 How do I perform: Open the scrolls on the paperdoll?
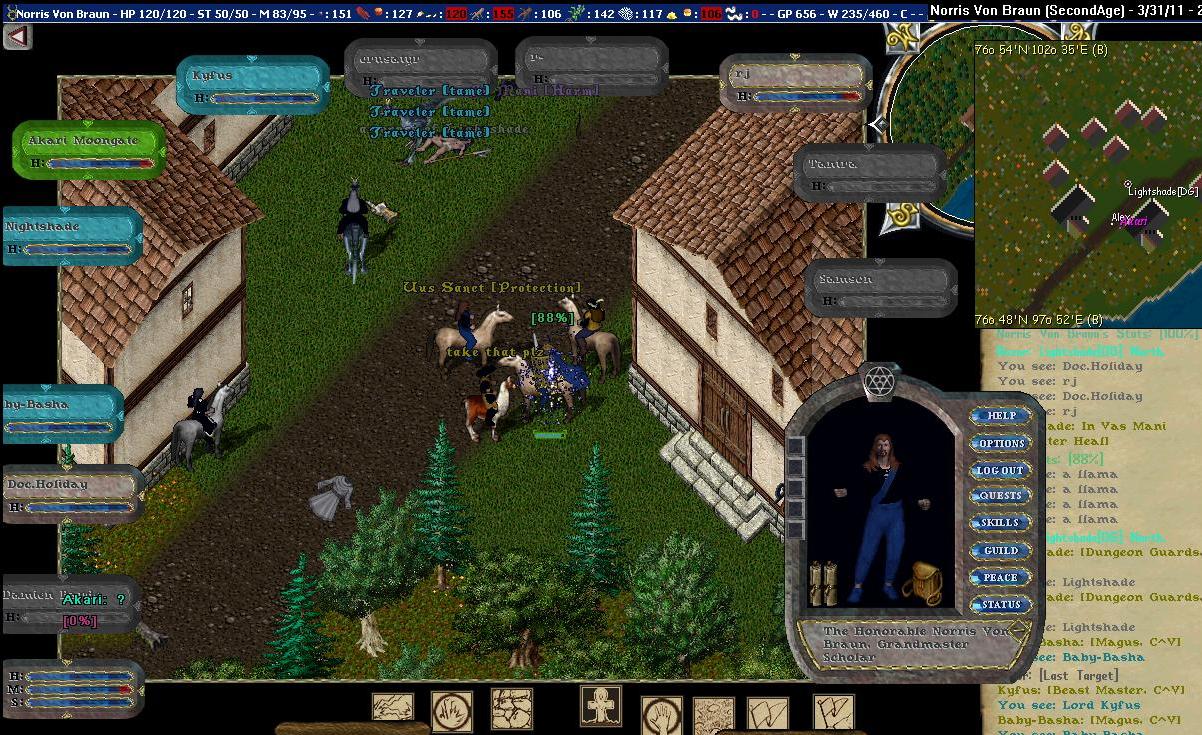coord(822,582)
